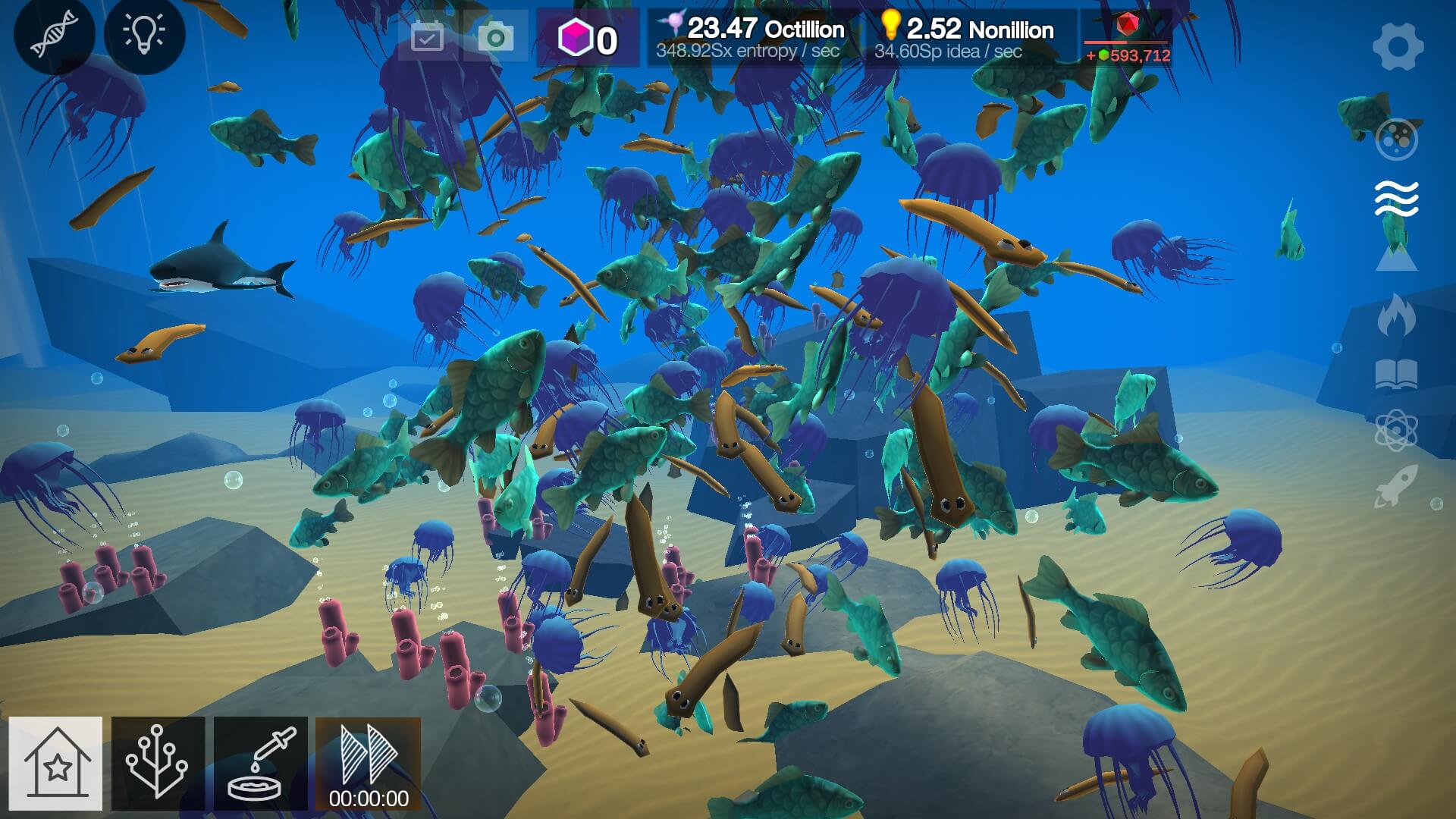Open the lightbulb ideas menu
Screen dimensions: 1456x819
pyautogui.click(x=144, y=34)
